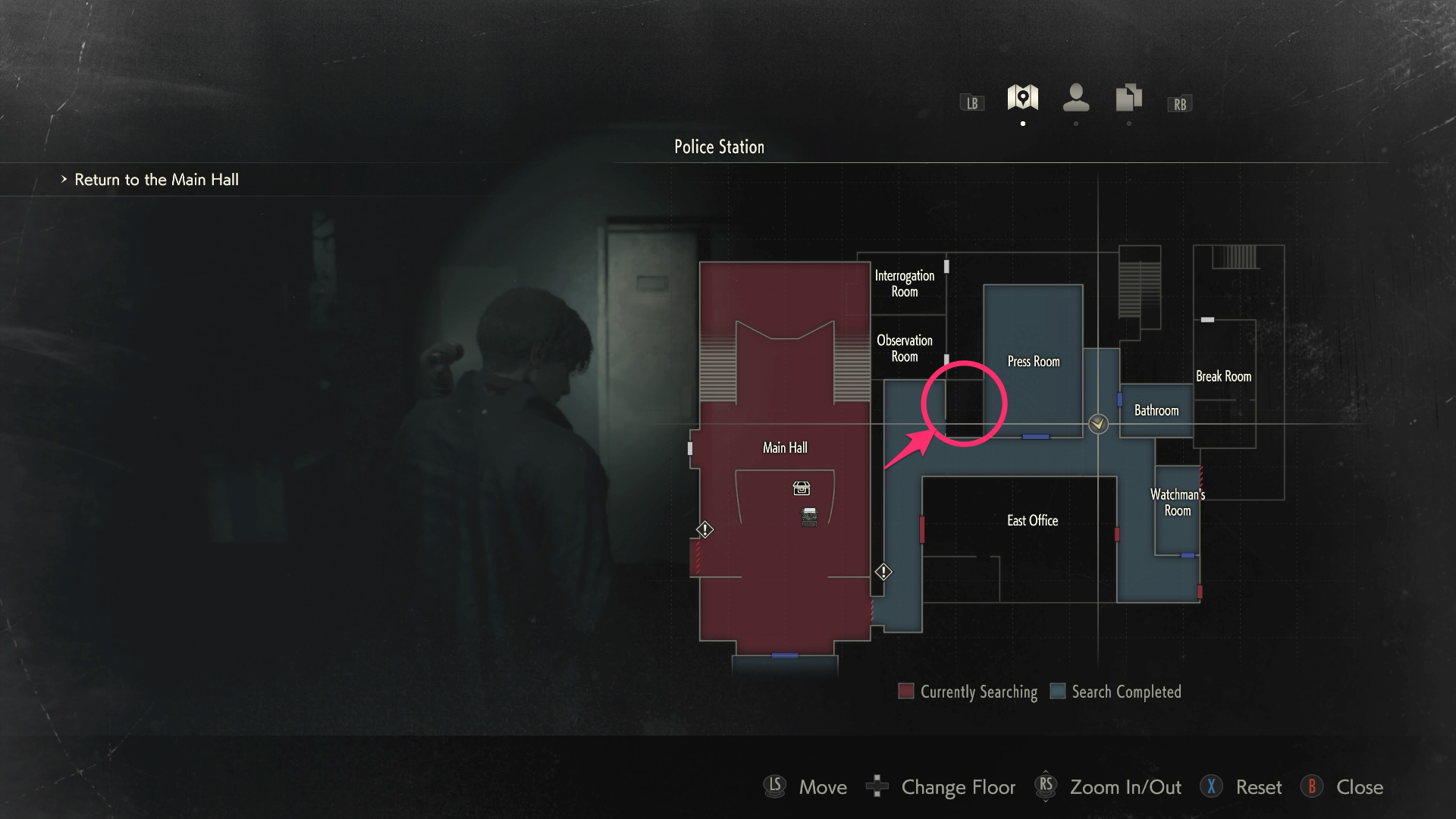This screenshot has height=819, width=1456.
Task: Select the Main Hall room on map
Action: point(785,448)
